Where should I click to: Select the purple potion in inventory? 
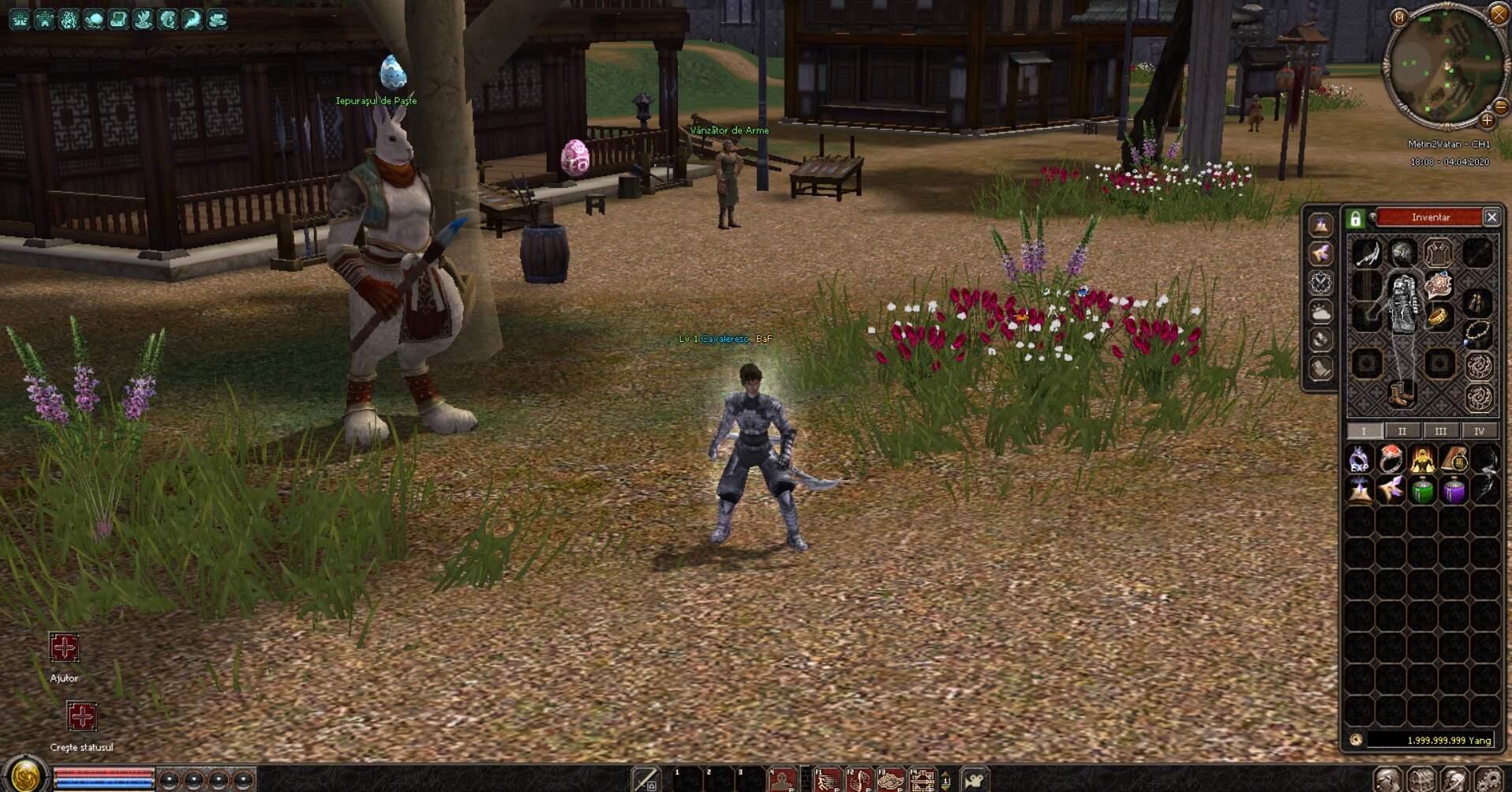pyautogui.click(x=1454, y=491)
